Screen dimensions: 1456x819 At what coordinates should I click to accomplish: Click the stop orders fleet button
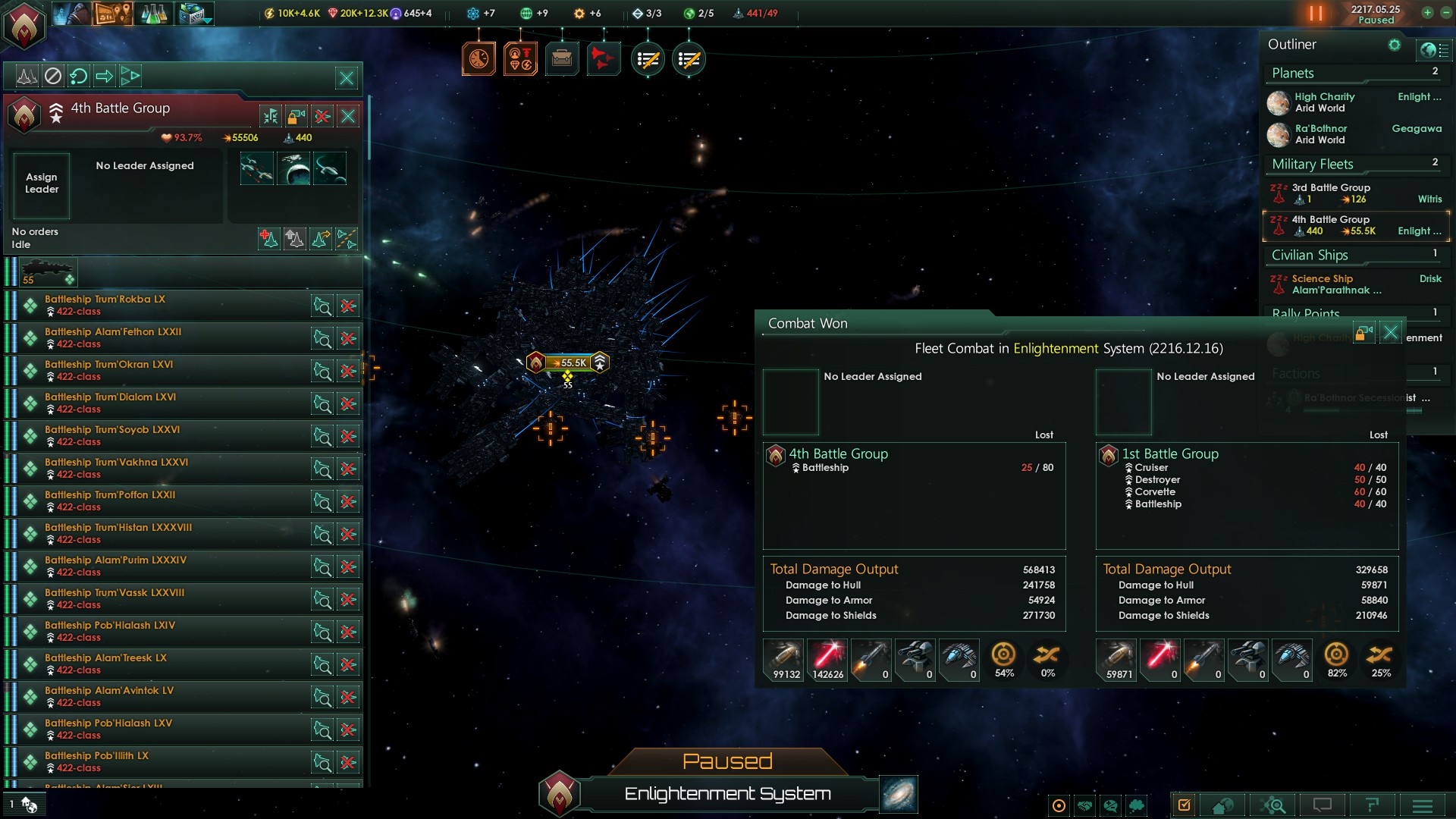52,76
